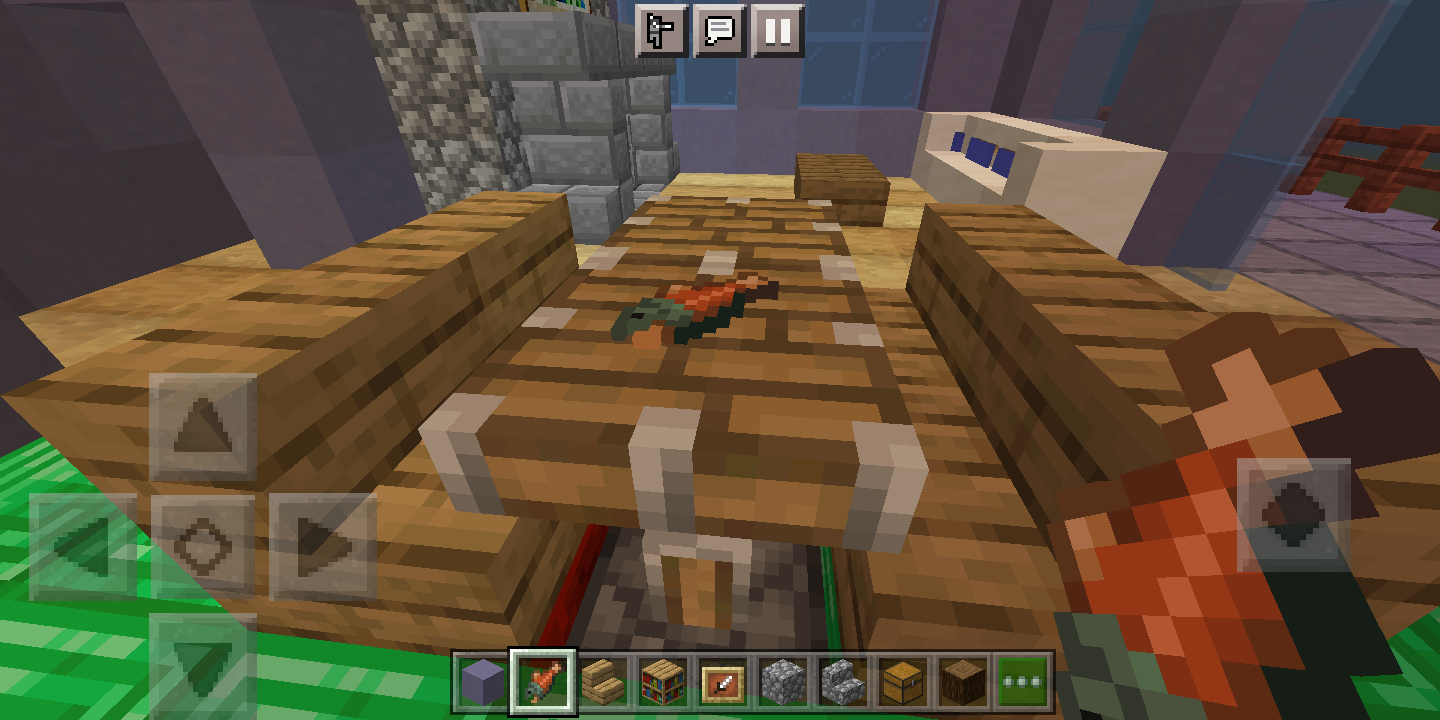Select the wooden slab hotbar slot

click(601, 683)
